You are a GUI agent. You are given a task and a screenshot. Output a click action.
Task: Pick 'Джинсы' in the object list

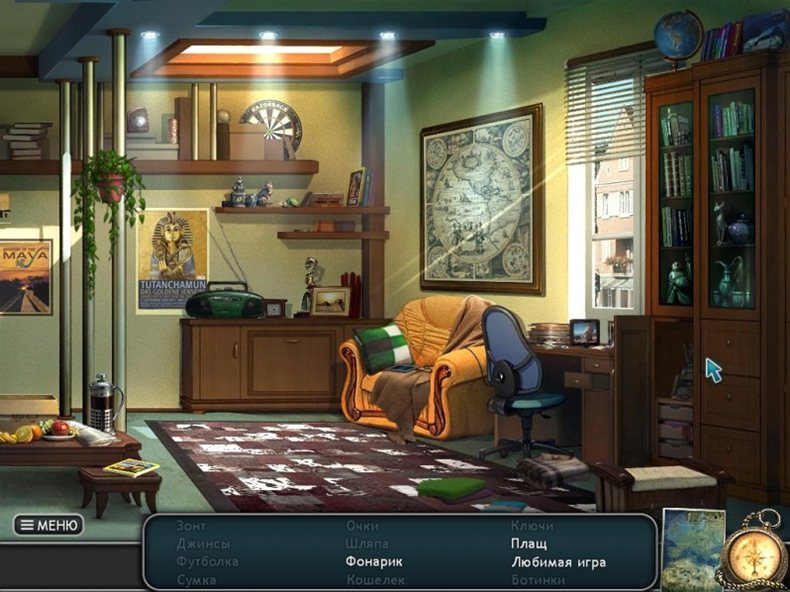(203, 544)
